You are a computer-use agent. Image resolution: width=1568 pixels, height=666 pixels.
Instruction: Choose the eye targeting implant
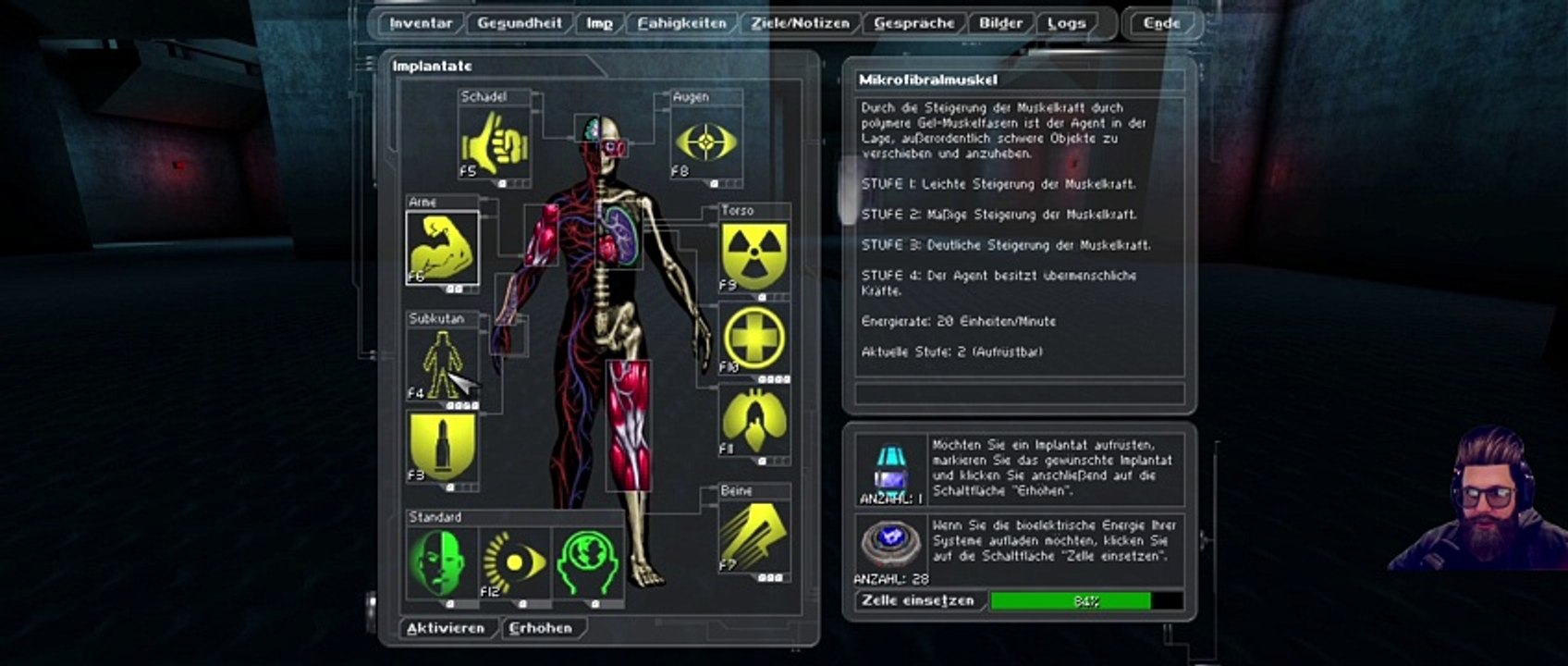pos(706,142)
